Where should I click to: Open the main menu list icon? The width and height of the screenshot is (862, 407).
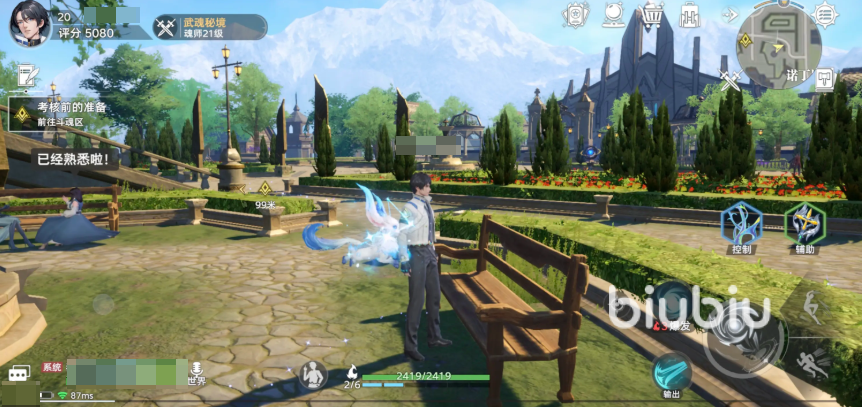[x=825, y=14]
